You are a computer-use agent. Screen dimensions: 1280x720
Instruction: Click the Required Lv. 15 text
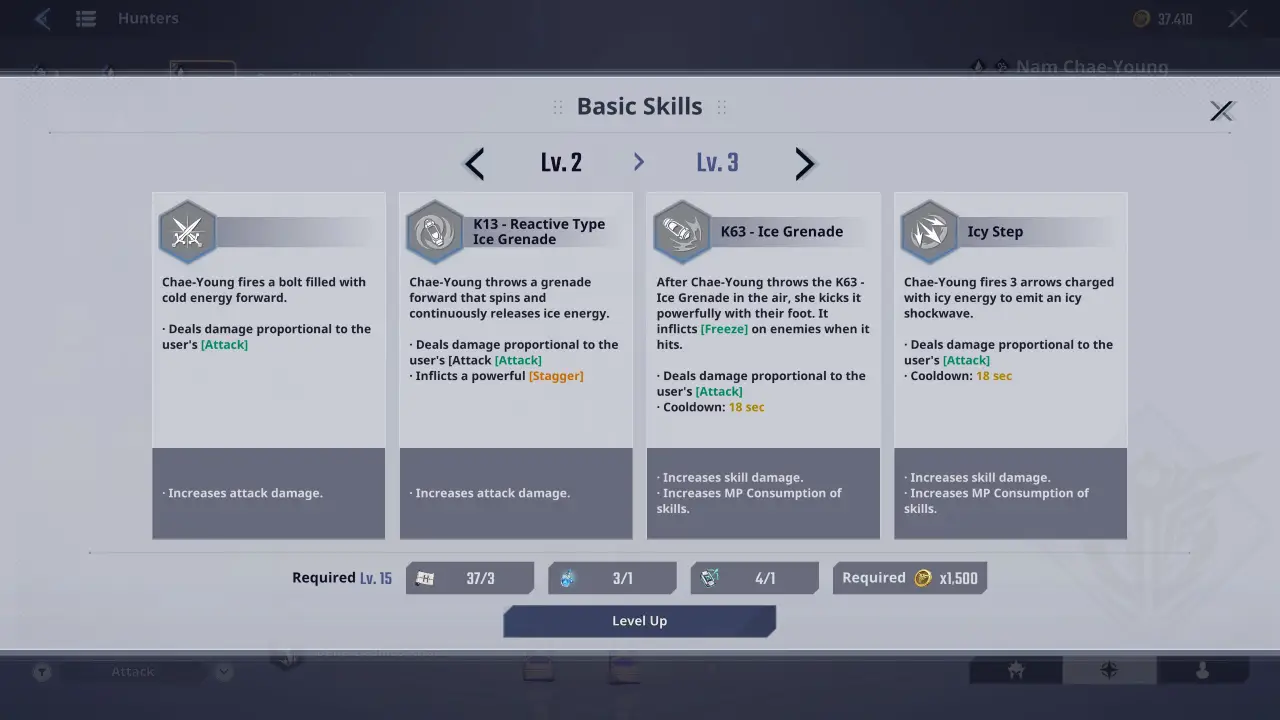pyautogui.click(x=342, y=577)
